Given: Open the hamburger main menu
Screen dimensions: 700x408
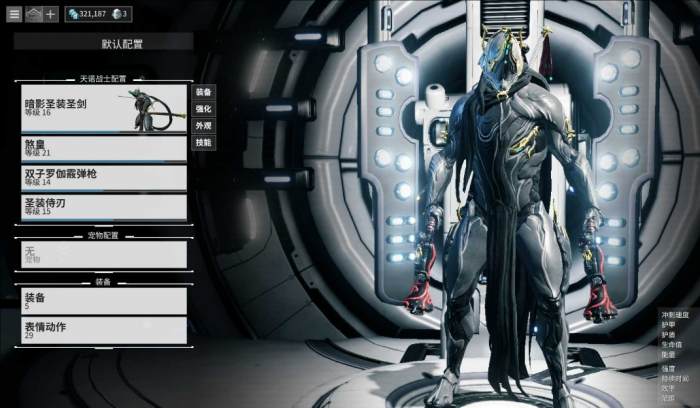Looking at the screenshot, I should pos(14,14).
